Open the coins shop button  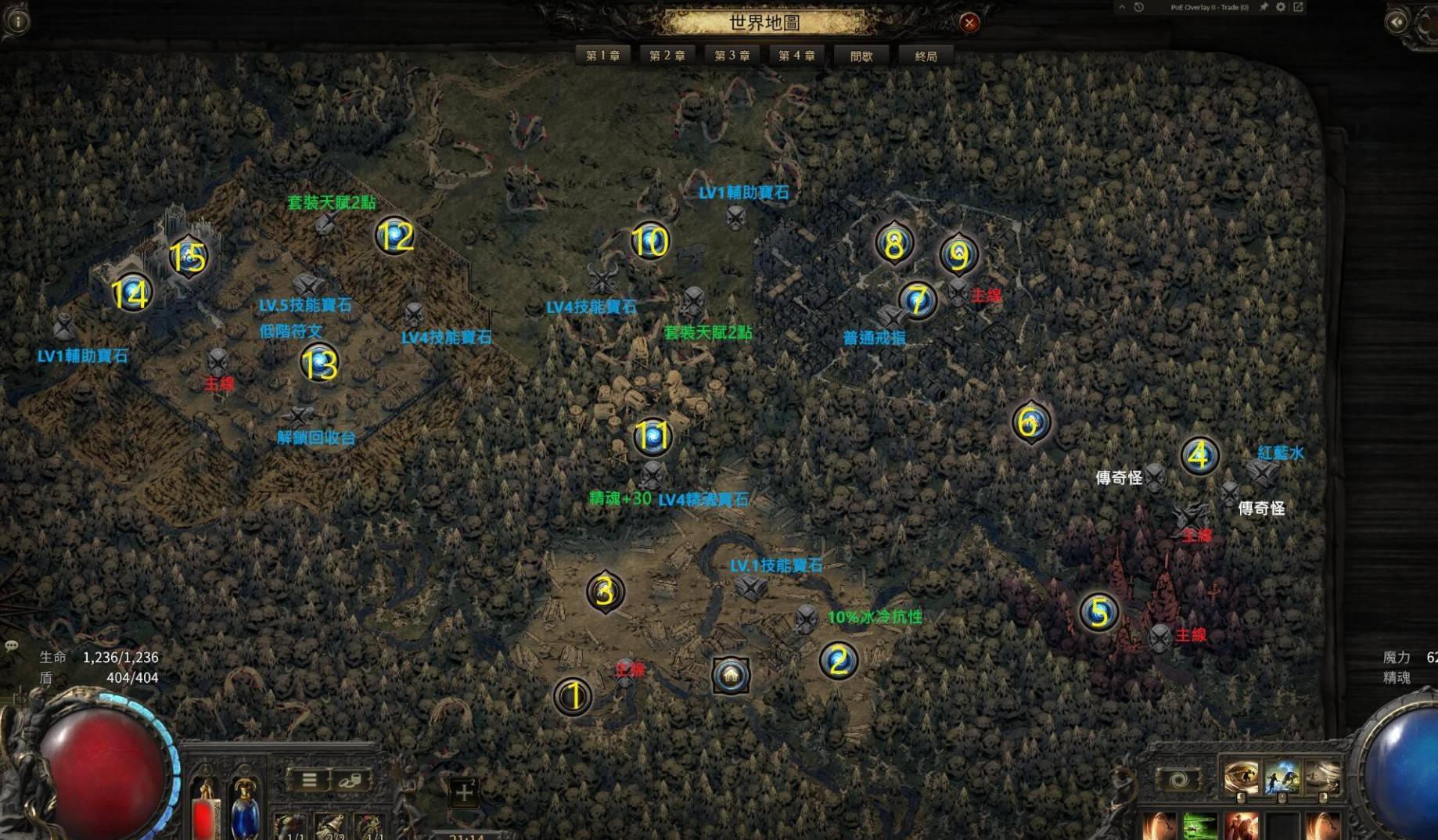coord(350,780)
